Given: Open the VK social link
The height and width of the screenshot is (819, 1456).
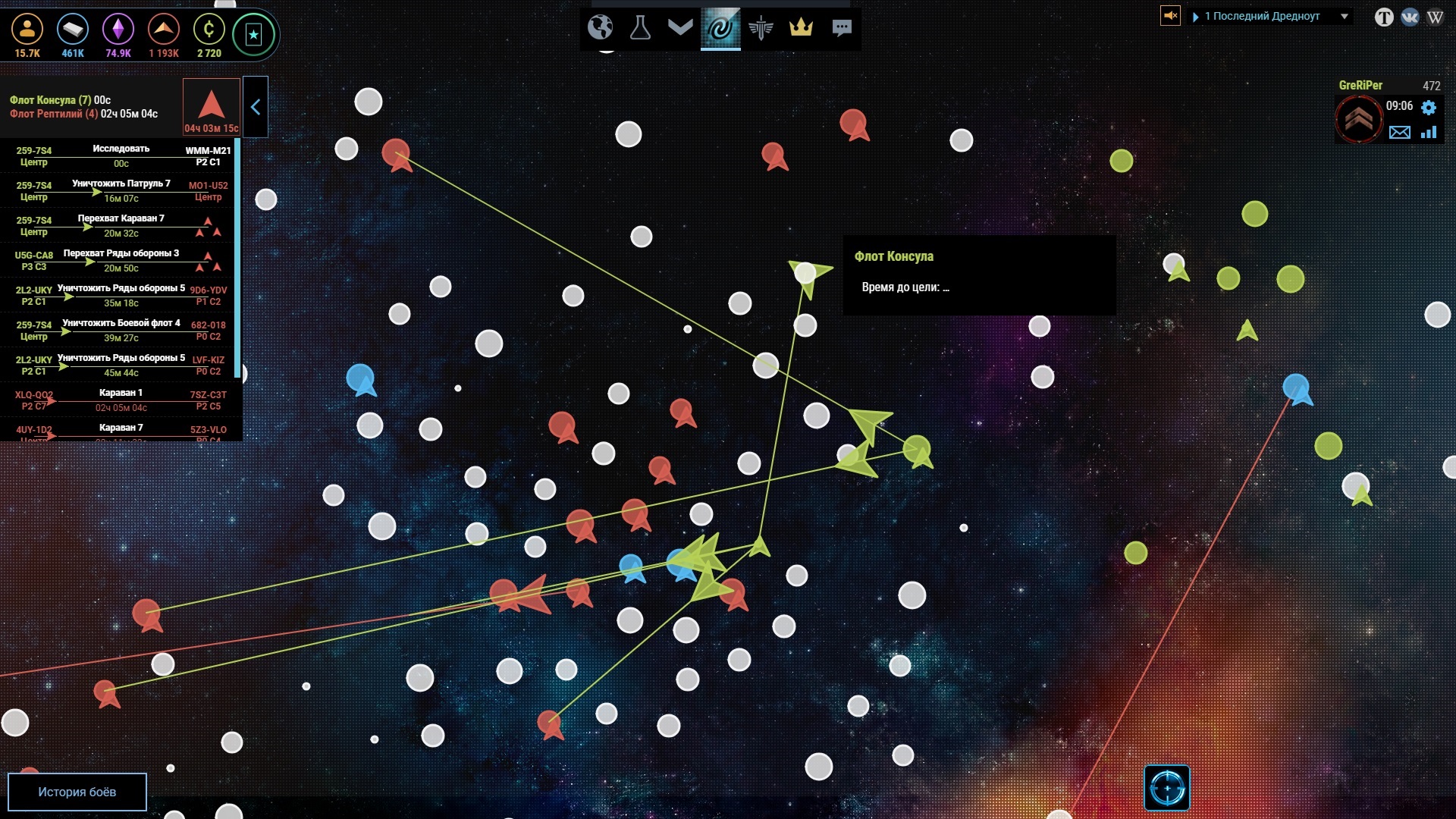Looking at the screenshot, I should pyautogui.click(x=1410, y=17).
